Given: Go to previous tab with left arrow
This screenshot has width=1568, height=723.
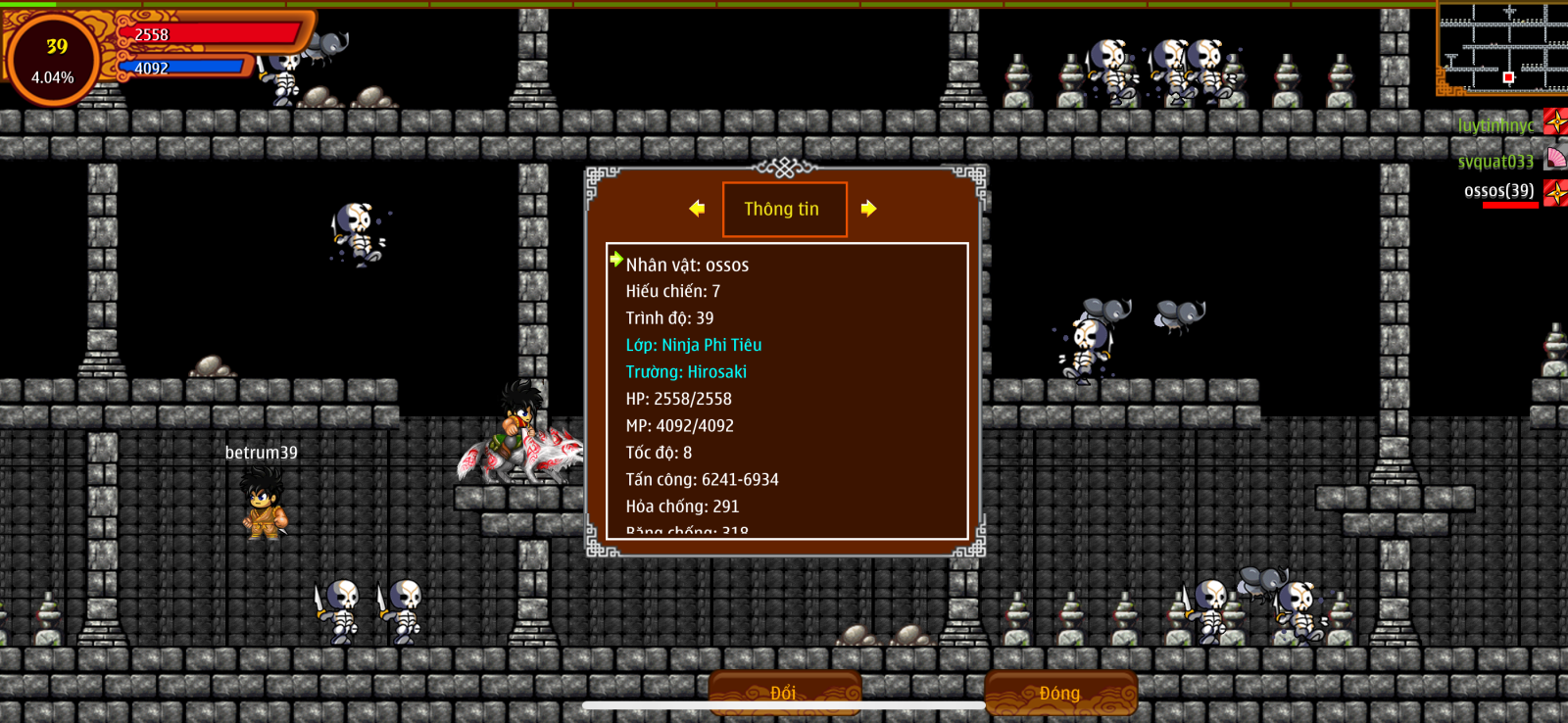Looking at the screenshot, I should tap(697, 209).
